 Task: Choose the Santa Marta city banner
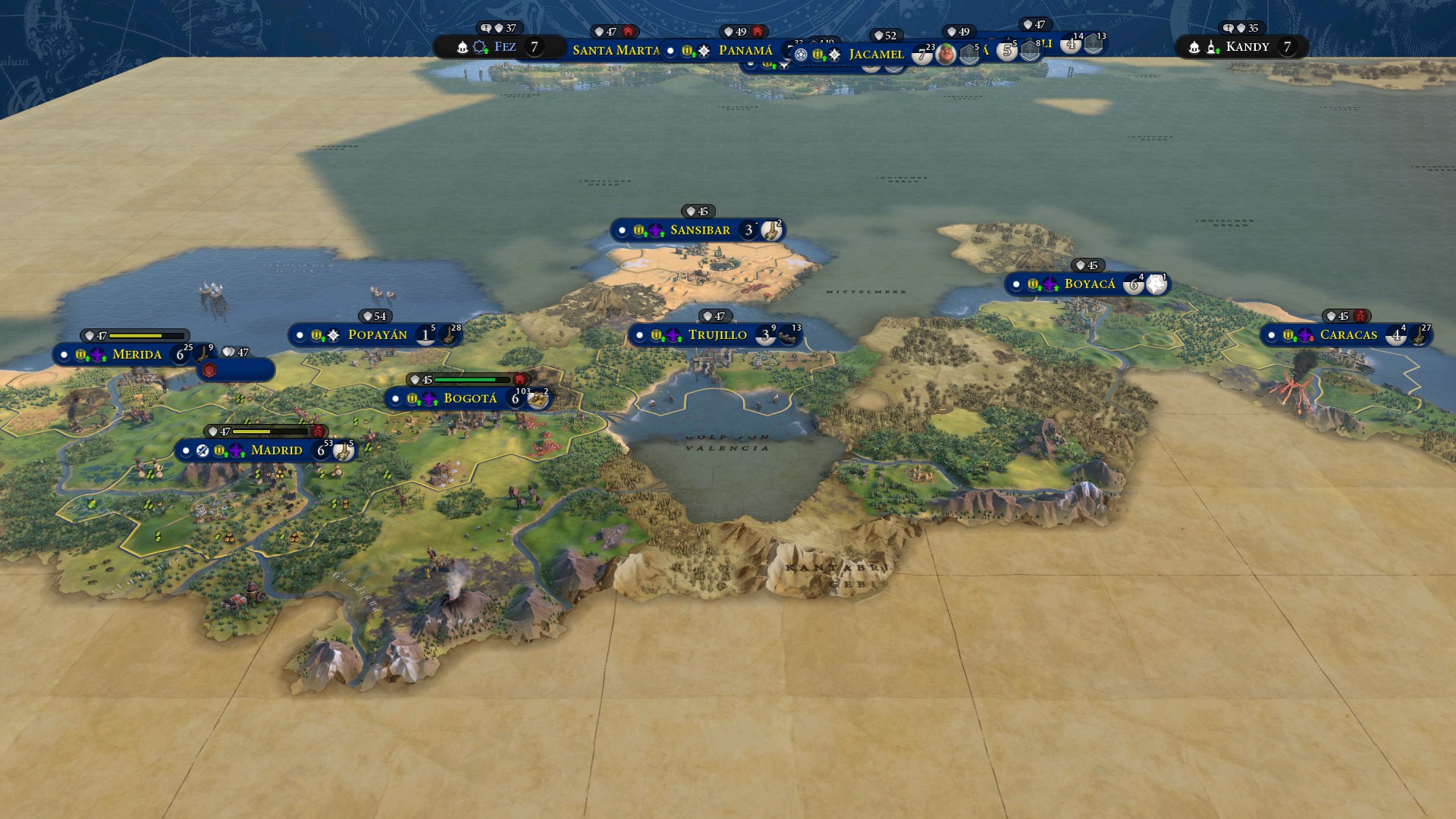[x=615, y=51]
